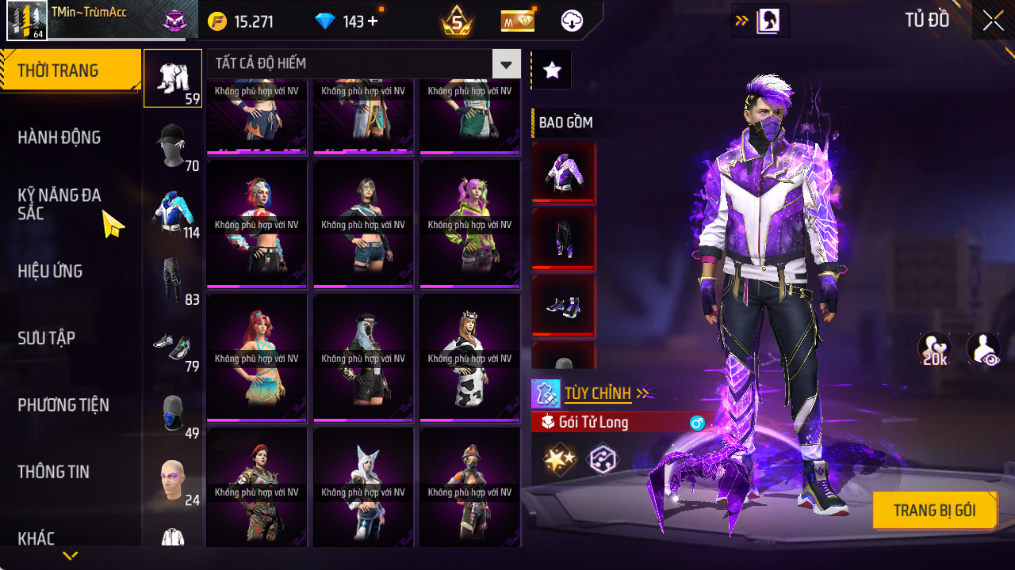This screenshot has width=1015, height=570.
Task: Choose the blue jacket tops category
Action: 173,213
